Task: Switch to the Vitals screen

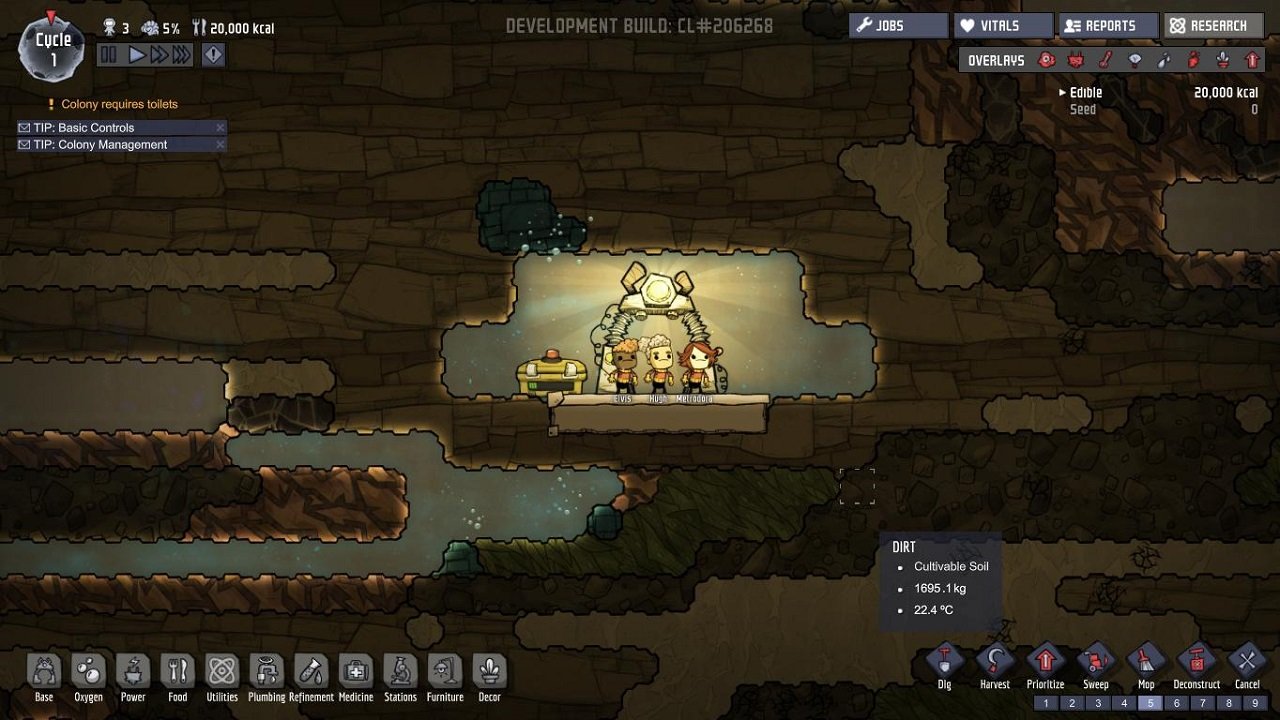Action: 1002,25
